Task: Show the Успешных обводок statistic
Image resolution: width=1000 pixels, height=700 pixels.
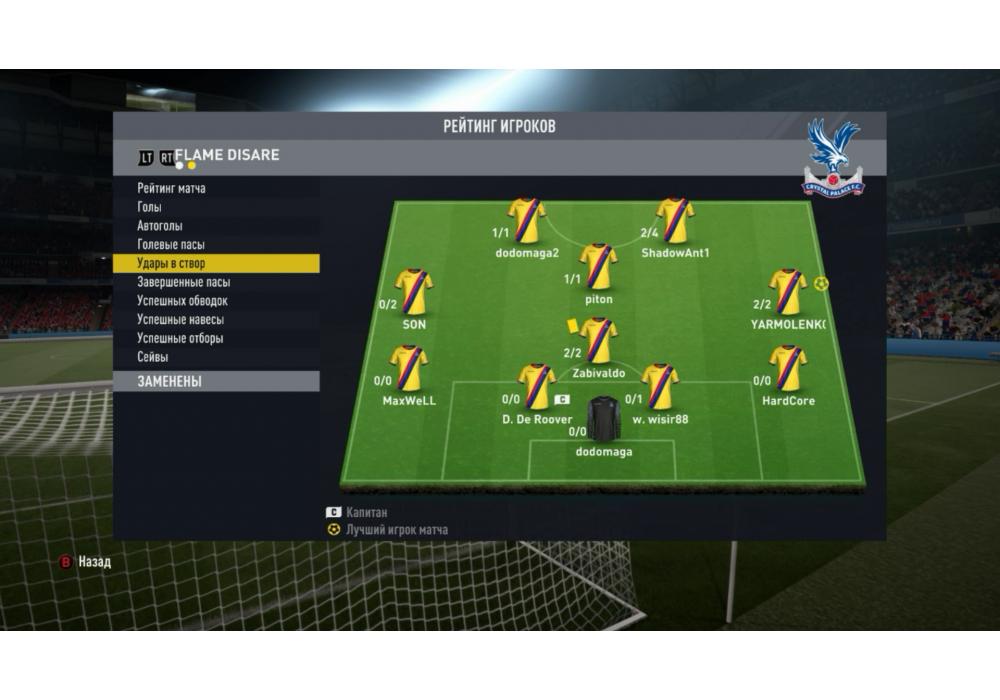Action: [182, 301]
